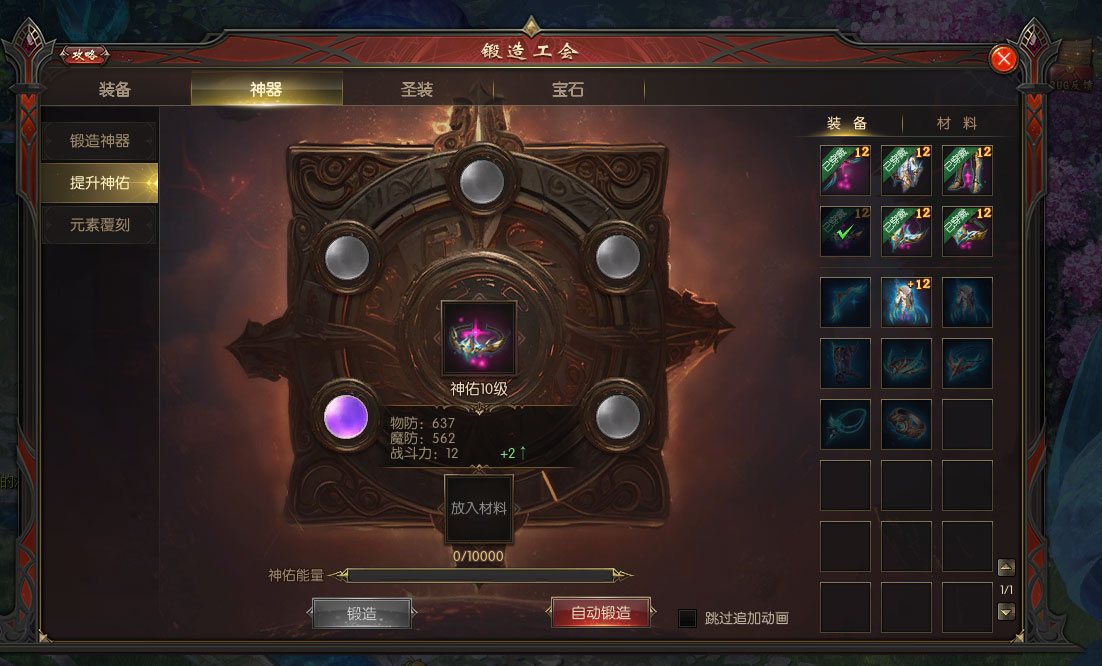
Task: Switch to the 装备 top tab
Action: [x=115, y=90]
